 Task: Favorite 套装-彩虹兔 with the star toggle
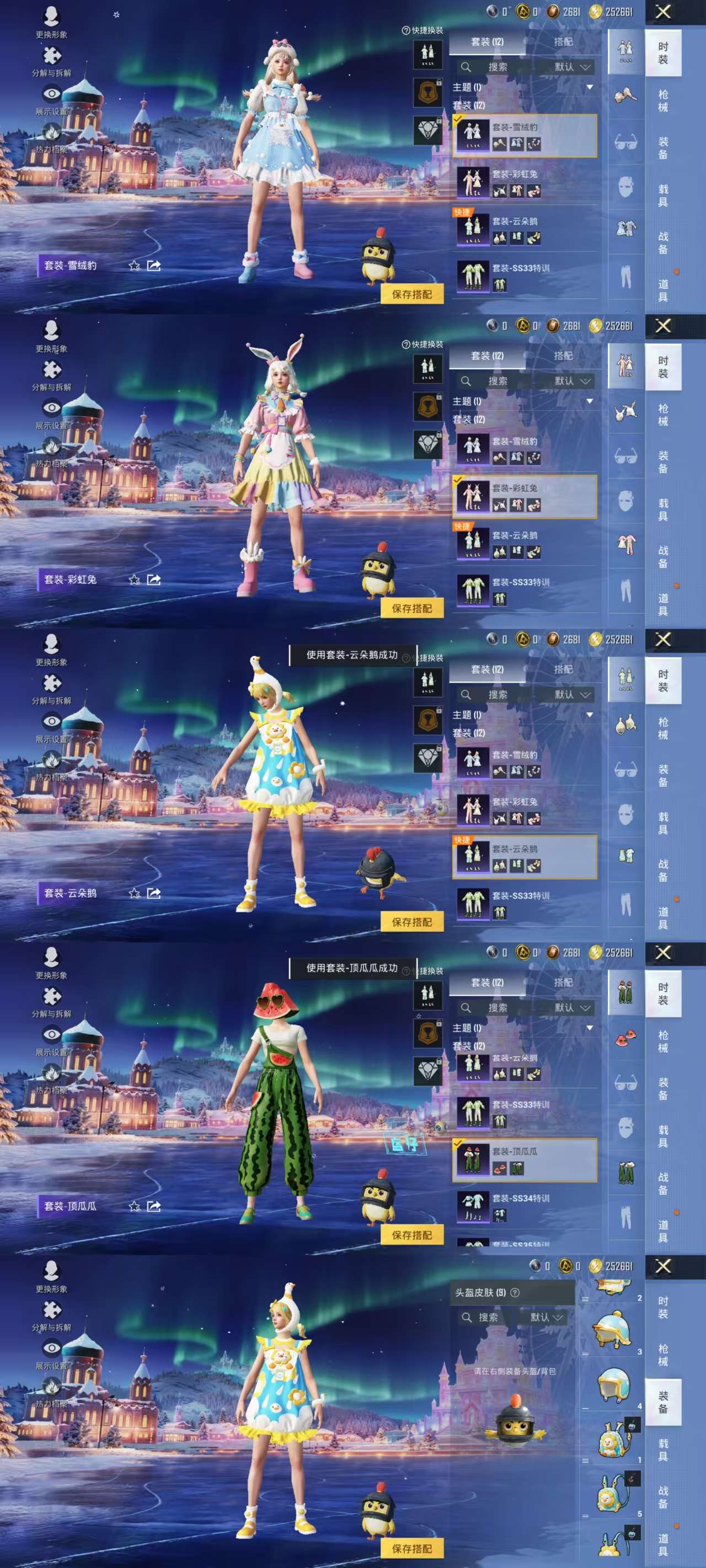[x=133, y=581]
